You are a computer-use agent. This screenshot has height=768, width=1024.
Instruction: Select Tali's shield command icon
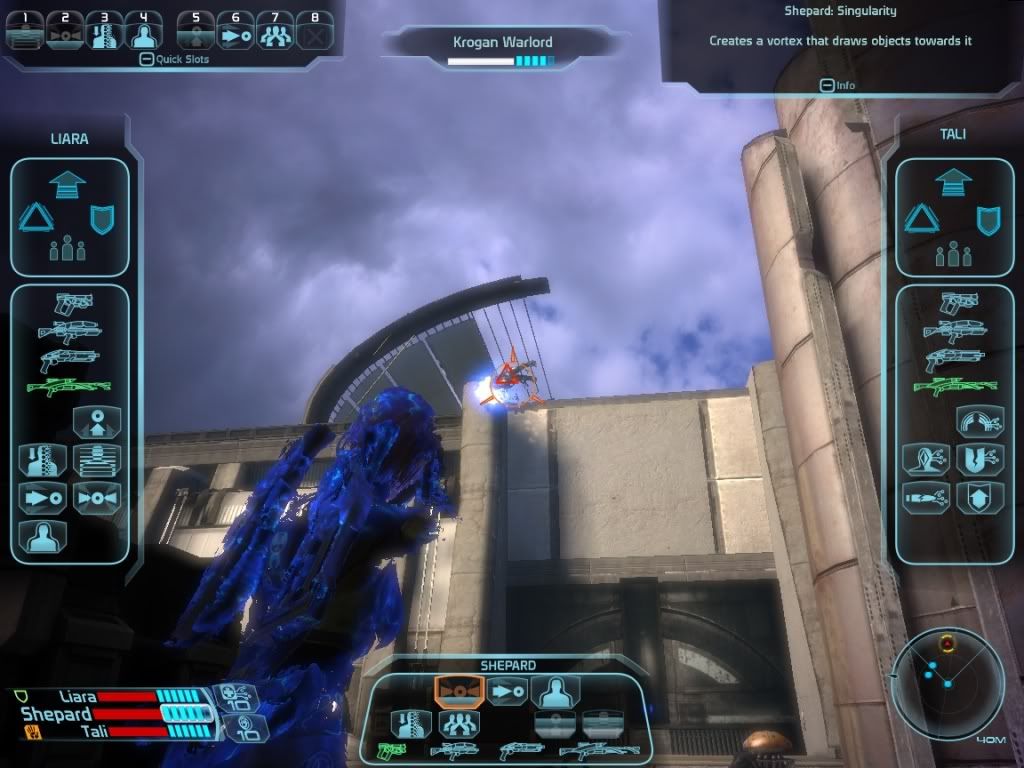(988, 218)
